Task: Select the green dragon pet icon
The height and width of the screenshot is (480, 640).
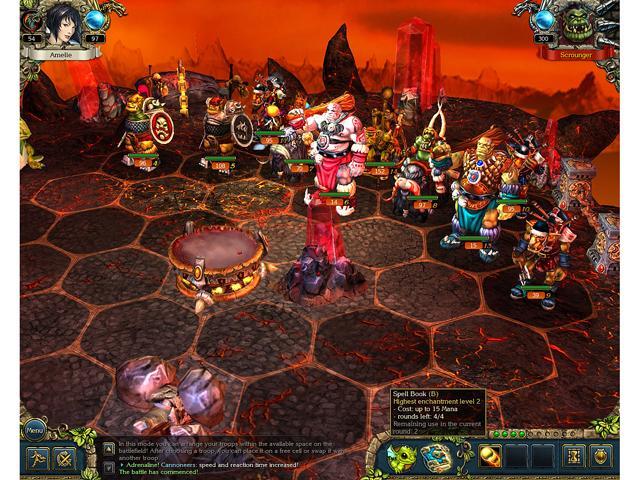Action: pyautogui.click(x=404, y=457)
